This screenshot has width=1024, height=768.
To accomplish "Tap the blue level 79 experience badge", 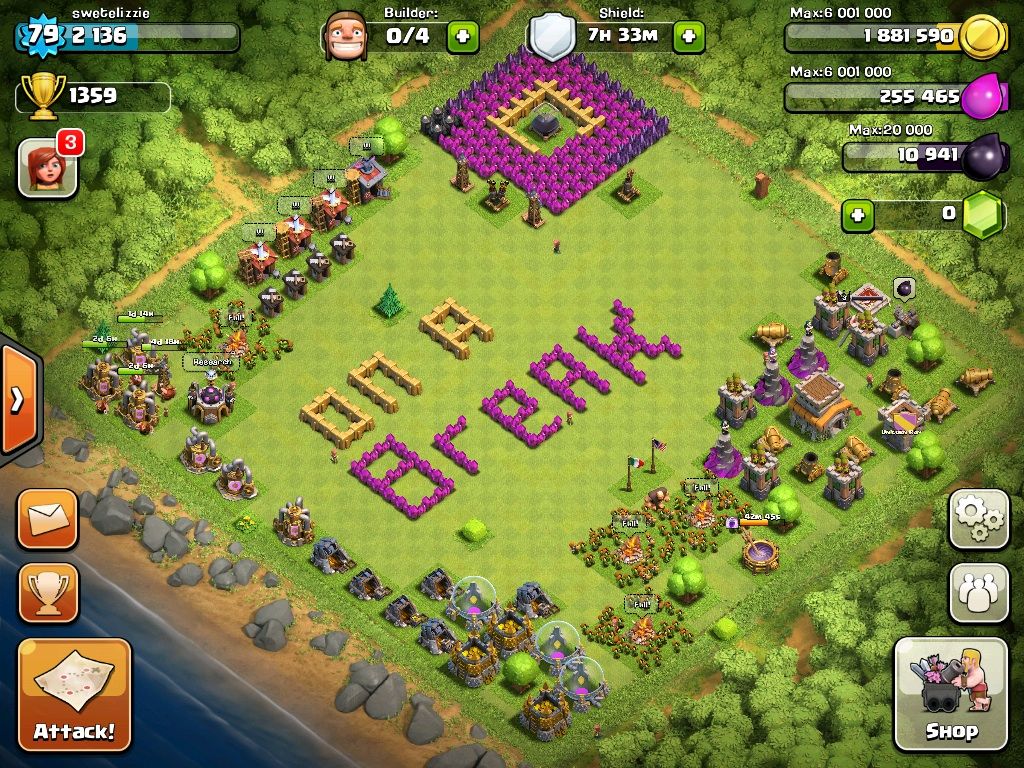I will (41, 37).
